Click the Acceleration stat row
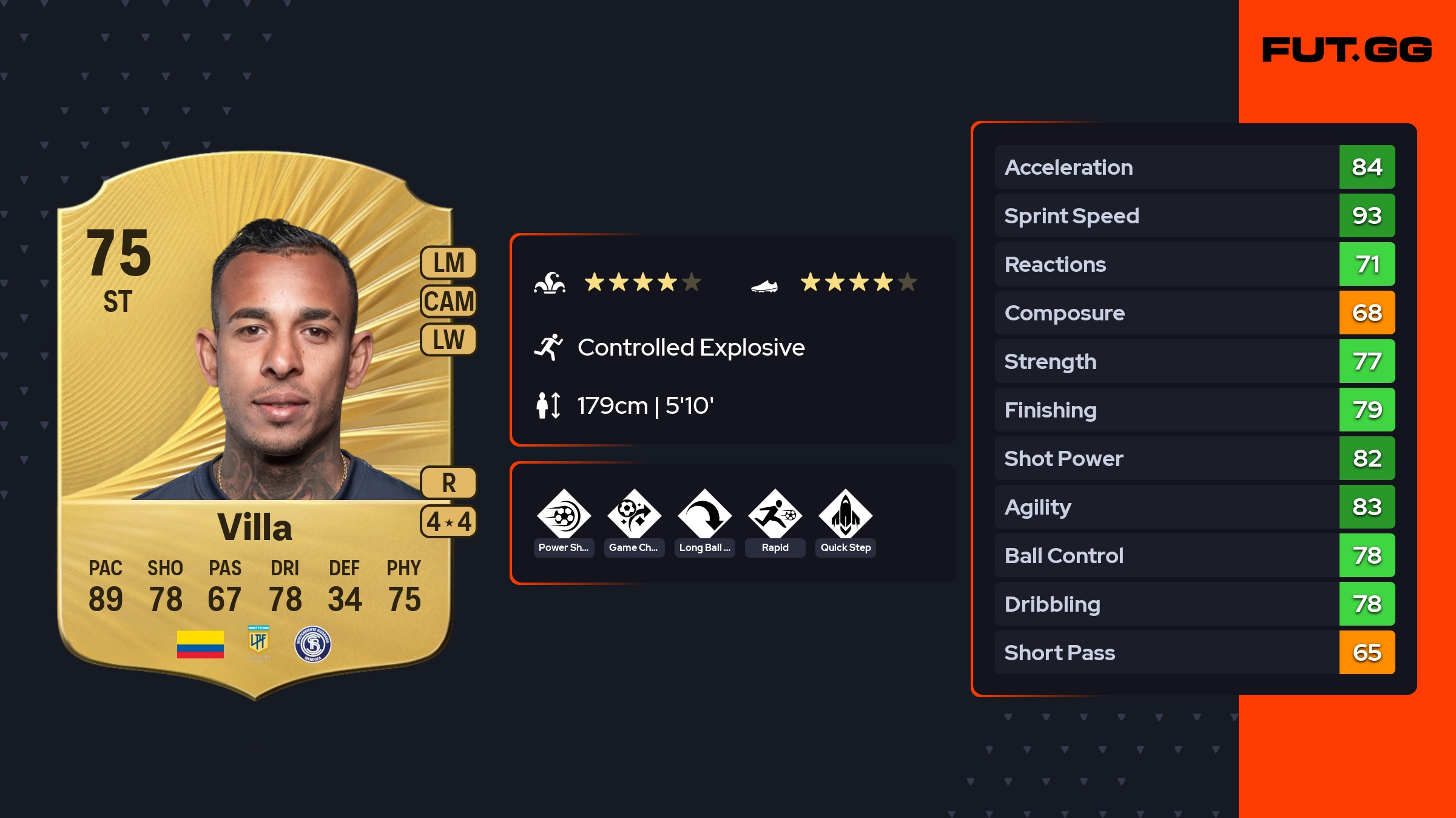 tap(1195, 167)
